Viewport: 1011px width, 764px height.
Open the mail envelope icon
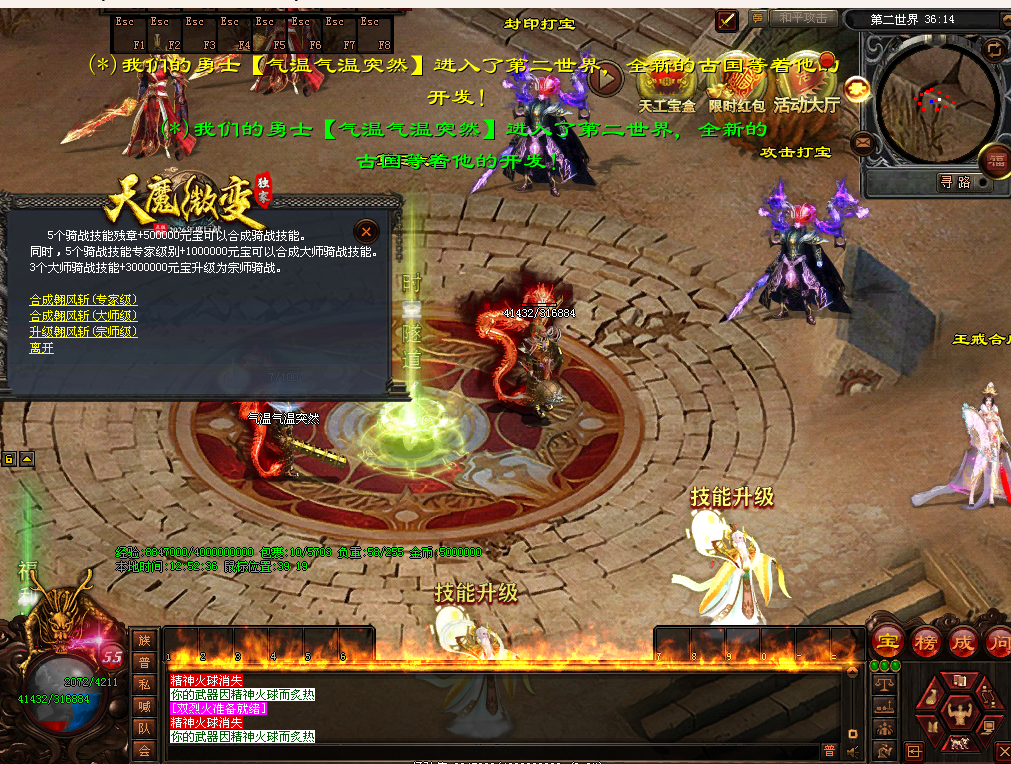[x=862, y=144]
